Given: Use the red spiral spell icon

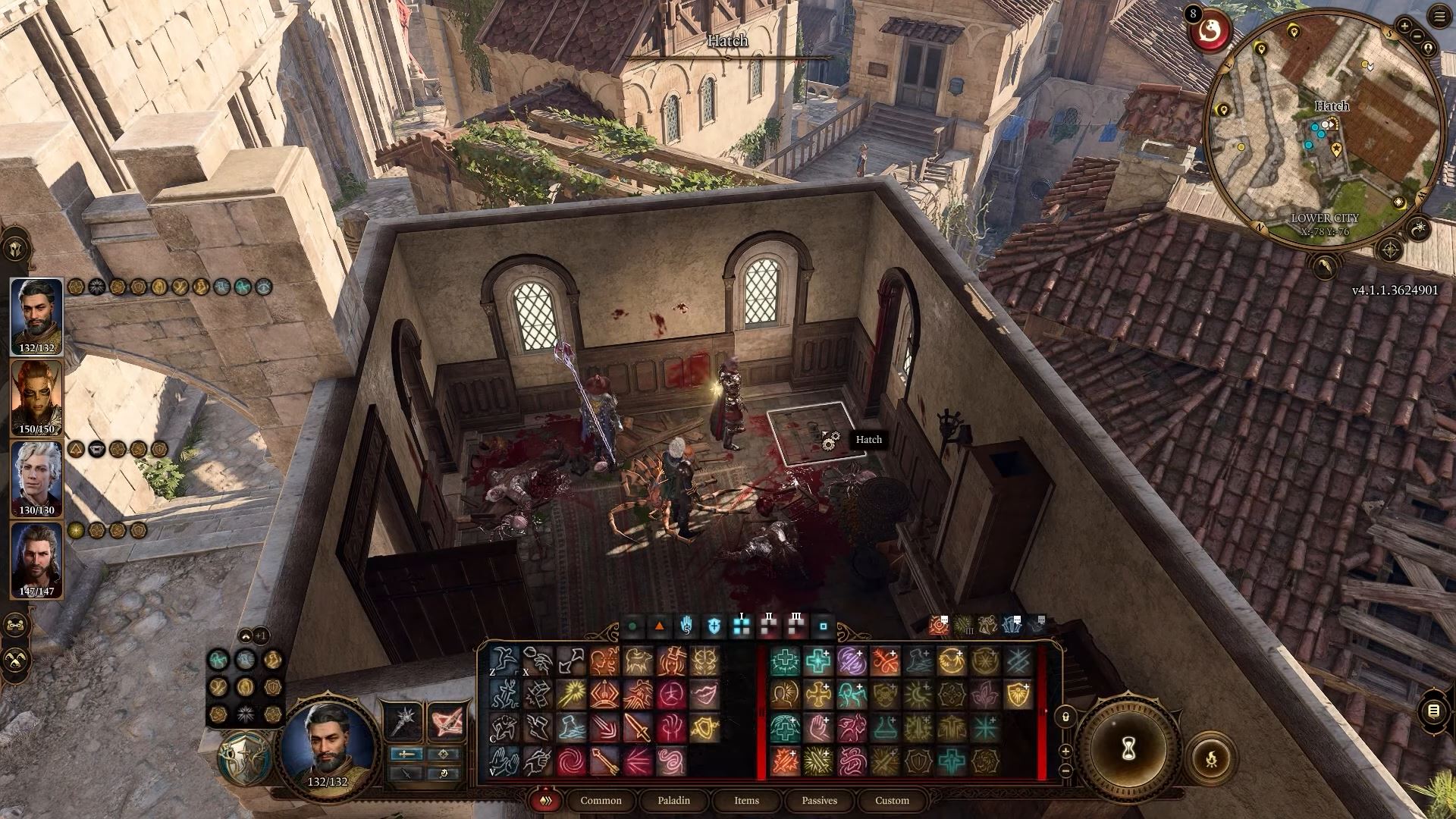Looking at the screenshot, I should [572, 761].
